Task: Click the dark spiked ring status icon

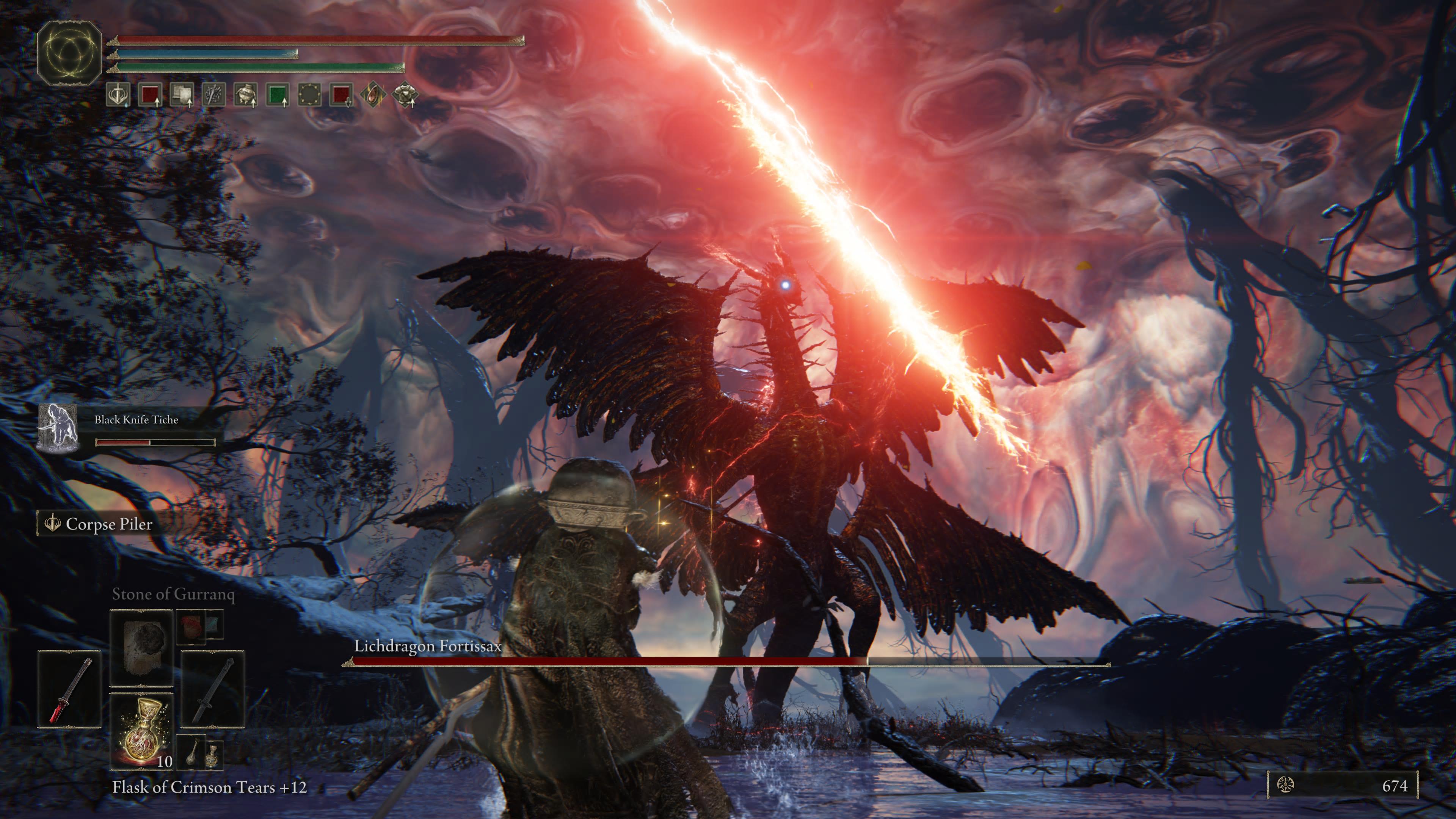Action: (309, 95)
